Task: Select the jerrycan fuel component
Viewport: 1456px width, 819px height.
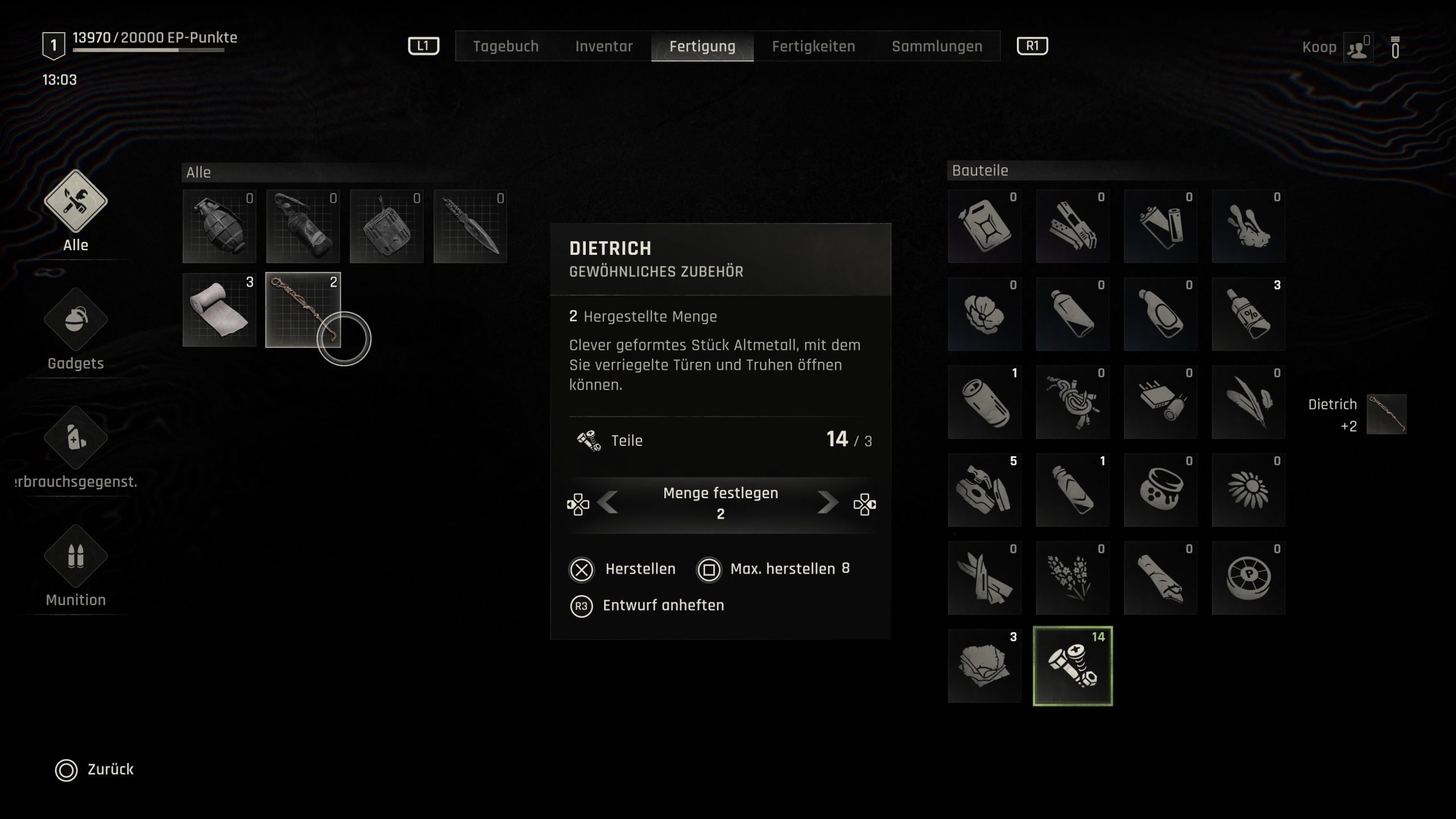Action: [x=985, y=226]
